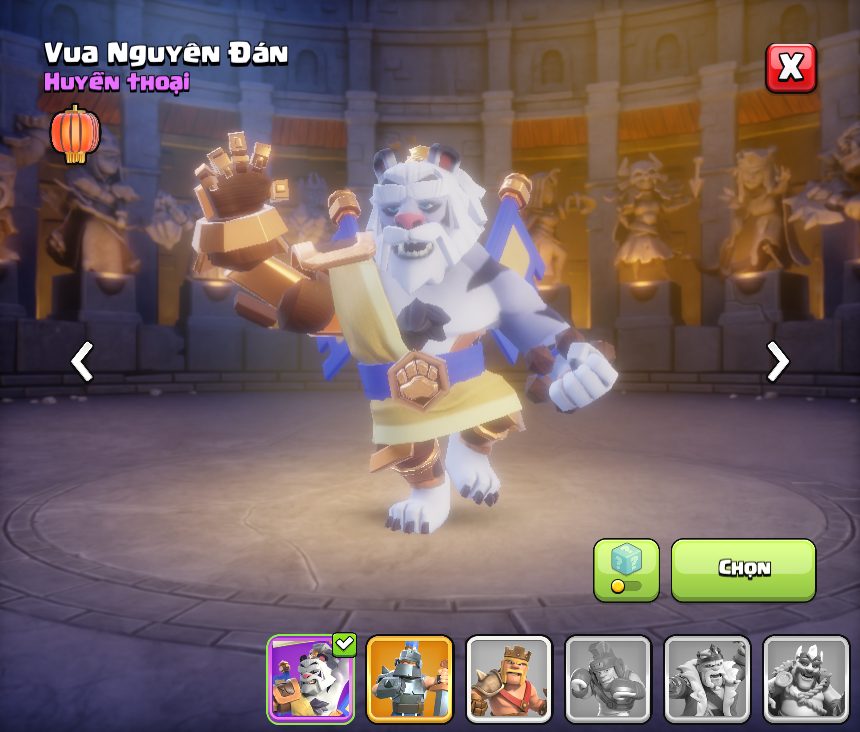Select the greyed-out helmeted gladiator king skin
860x732 pixels.
608,679
